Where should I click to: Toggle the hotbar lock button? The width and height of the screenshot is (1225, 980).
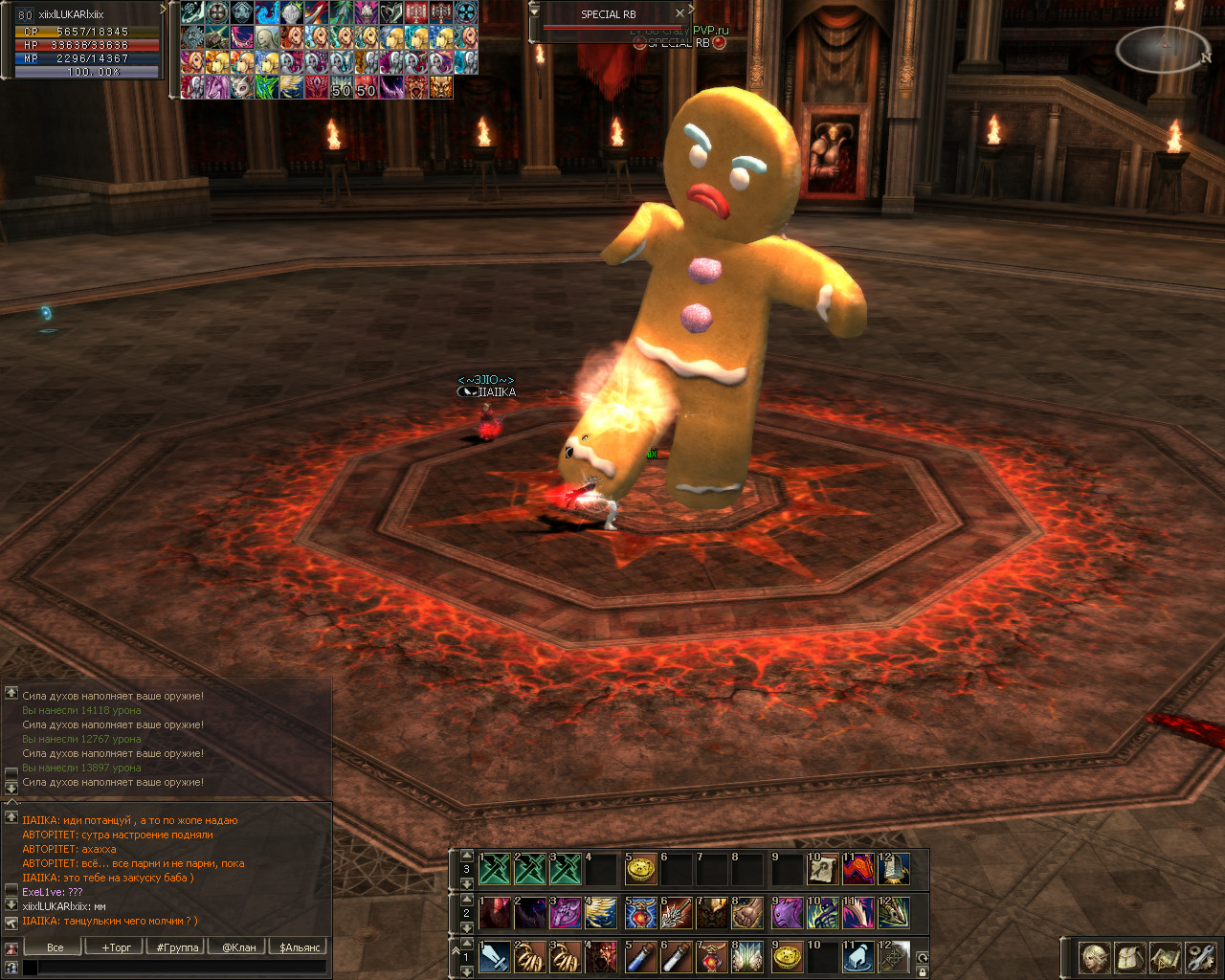point(922,971)
